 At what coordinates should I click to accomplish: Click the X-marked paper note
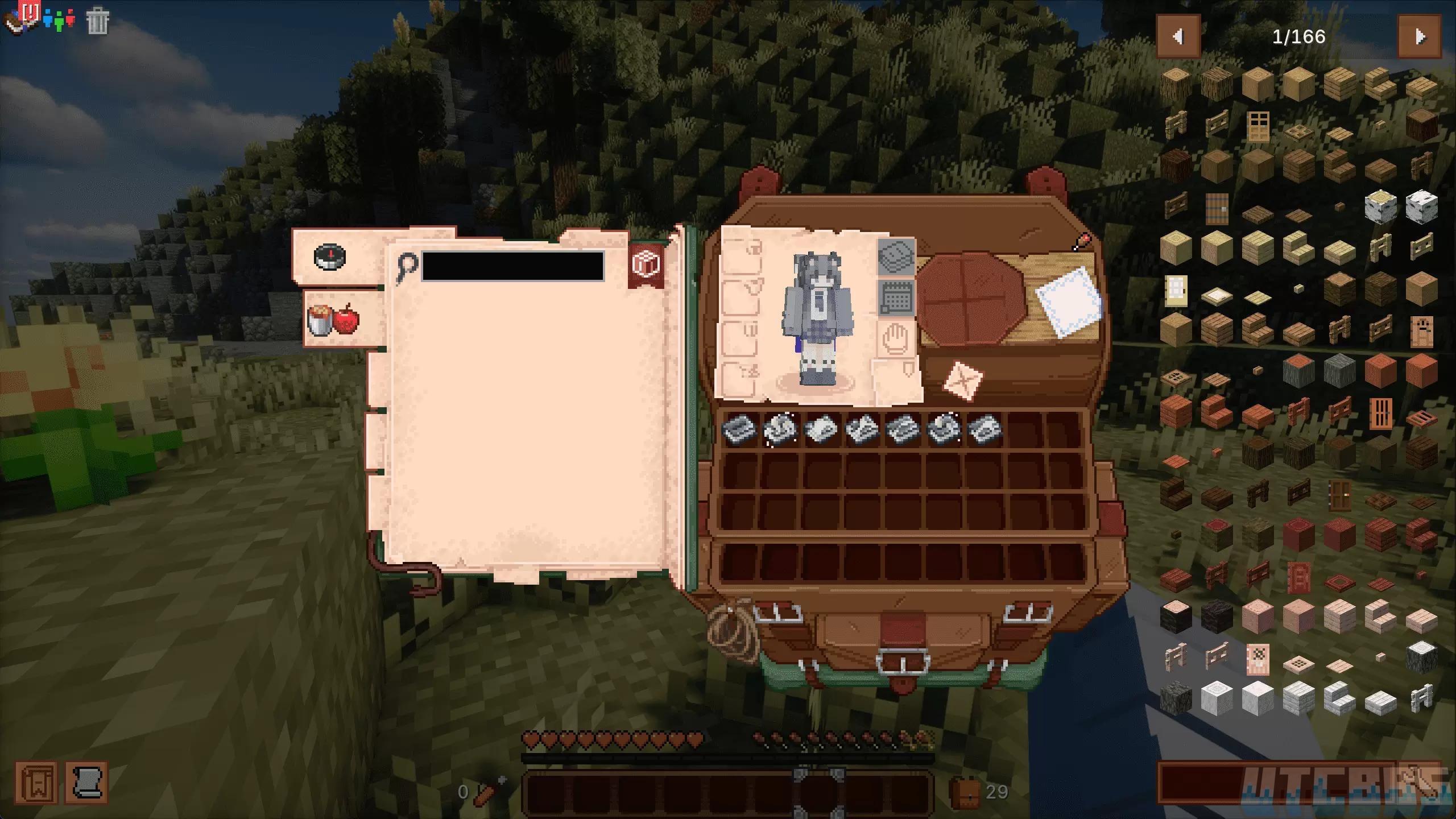pos(962,380)
